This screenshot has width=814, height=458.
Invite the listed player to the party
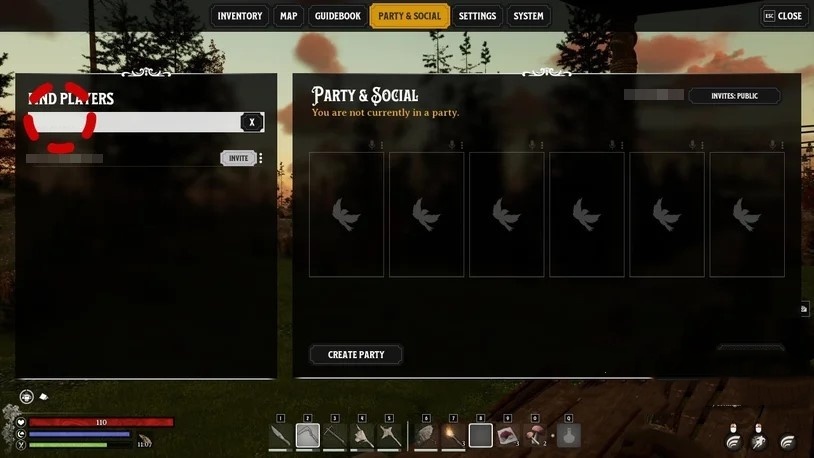238,158
